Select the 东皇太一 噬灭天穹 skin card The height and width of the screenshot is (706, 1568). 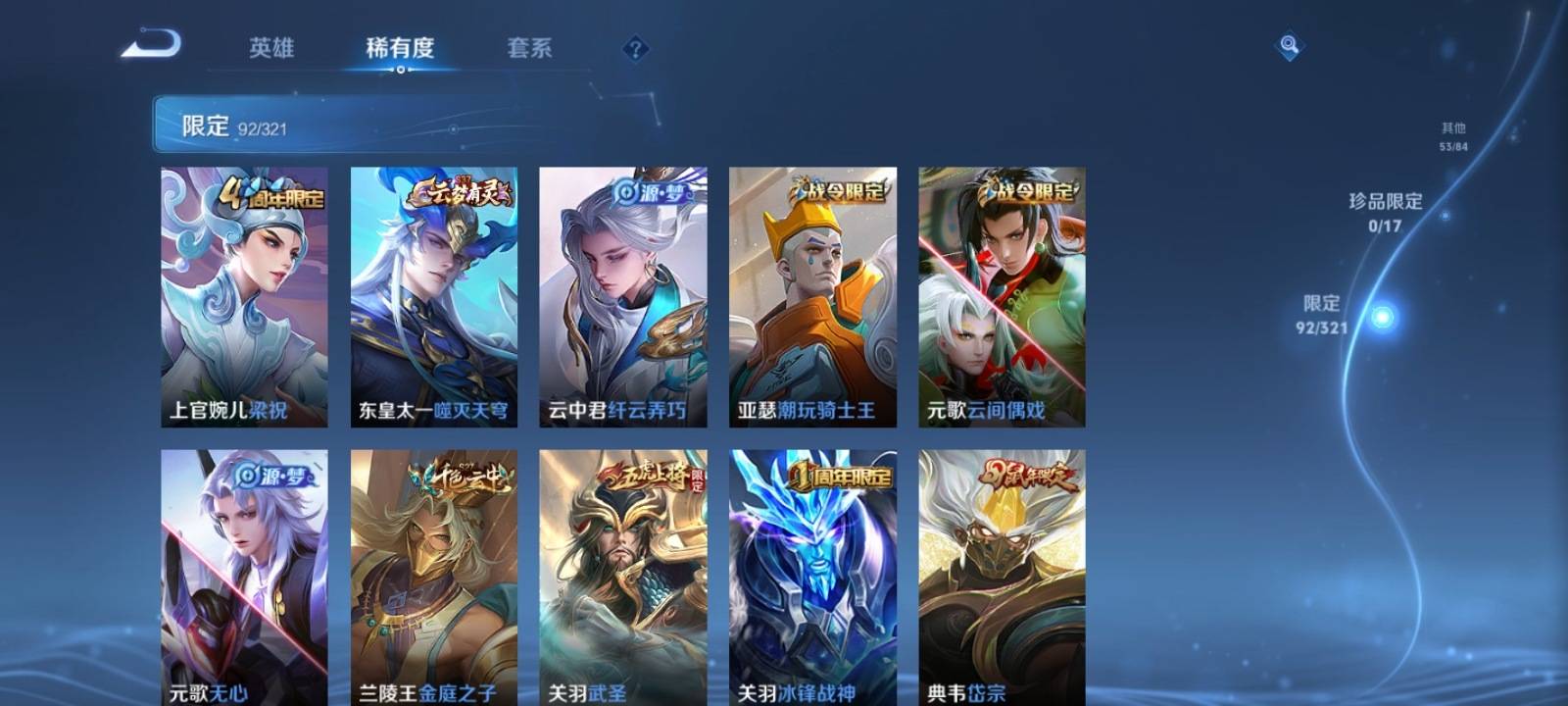click(434, 296)
